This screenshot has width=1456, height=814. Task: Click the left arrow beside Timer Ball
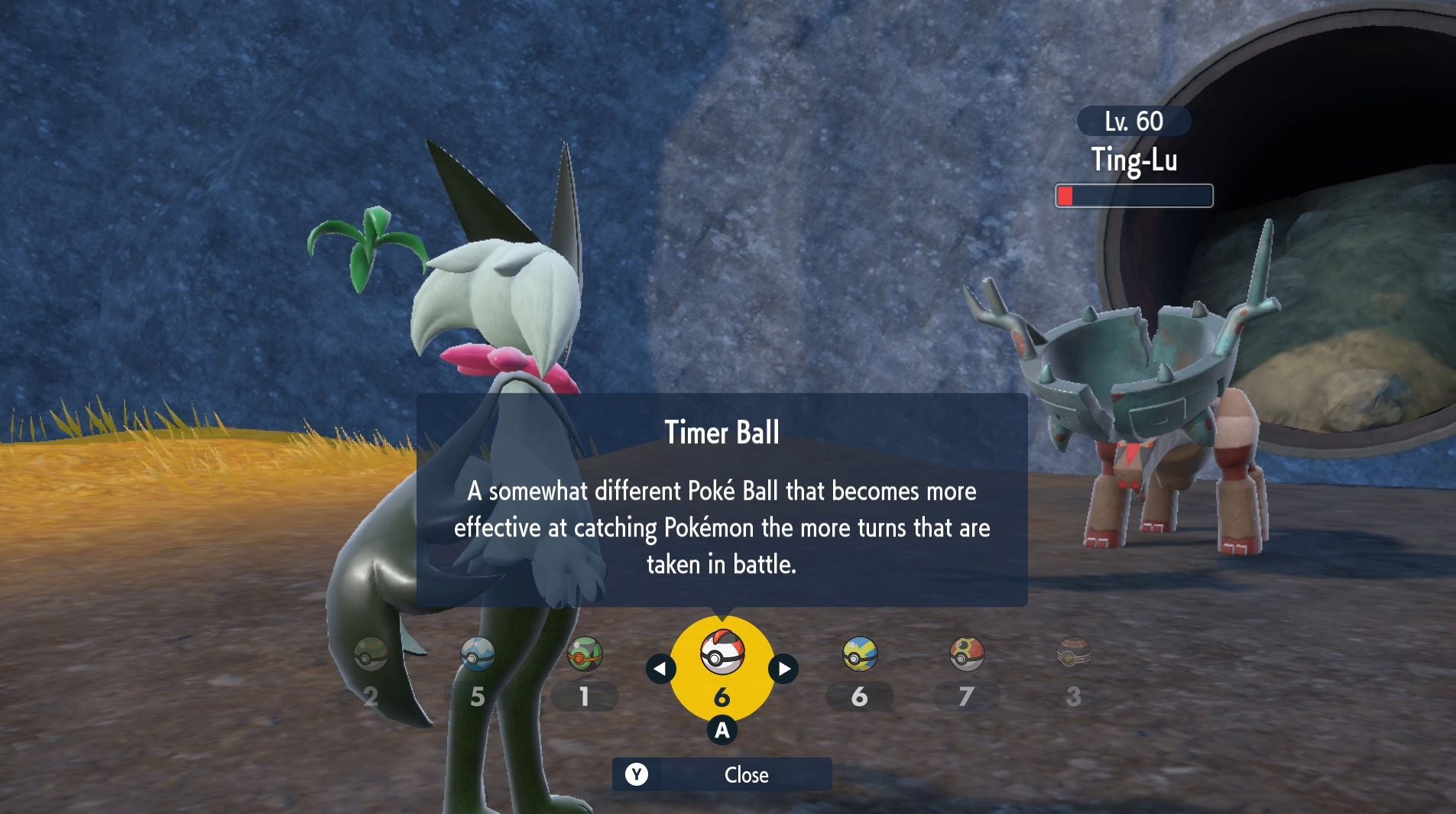[660, 669]
